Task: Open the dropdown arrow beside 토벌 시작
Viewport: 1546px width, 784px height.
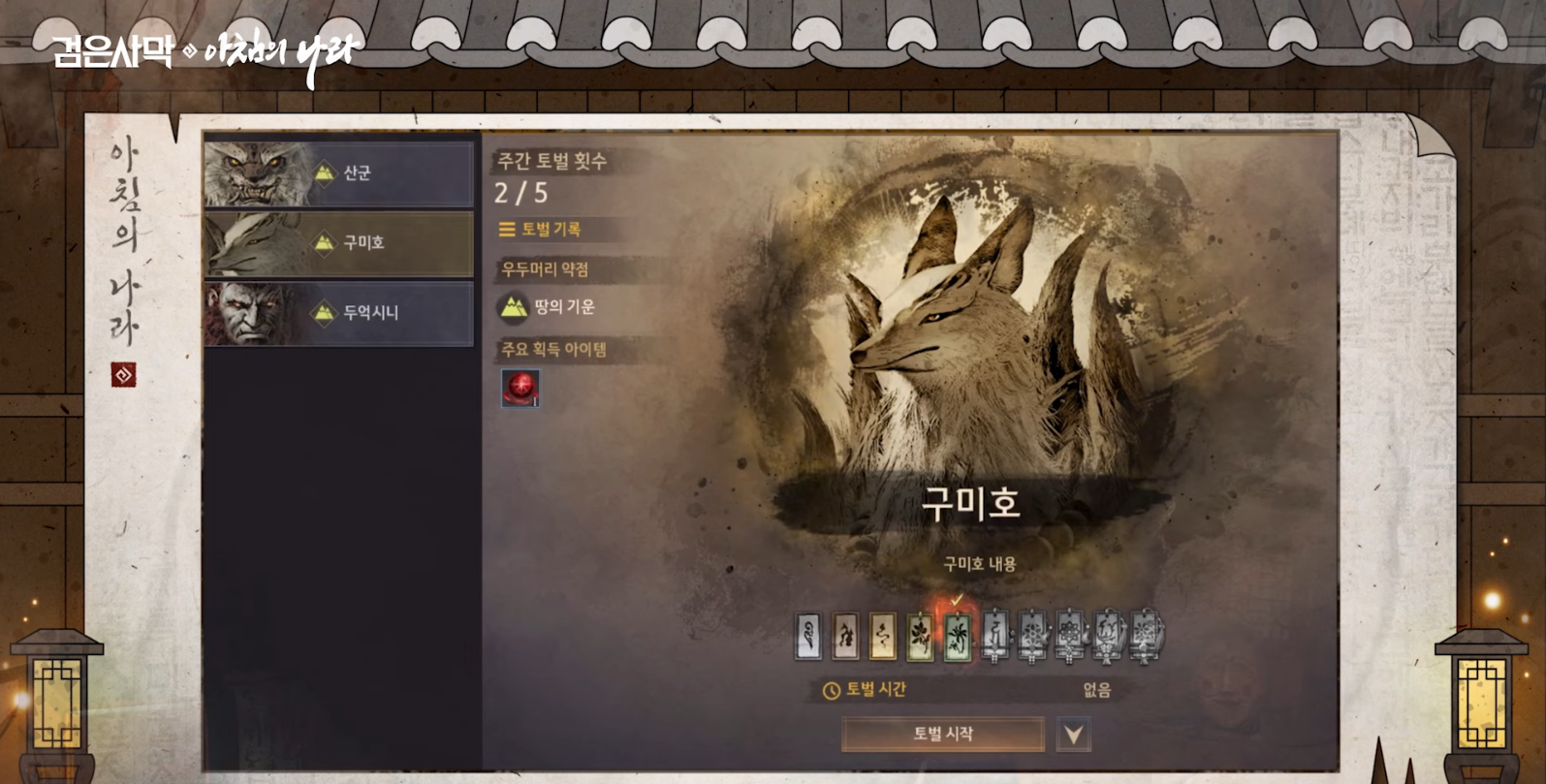Action: (1073, 735)
